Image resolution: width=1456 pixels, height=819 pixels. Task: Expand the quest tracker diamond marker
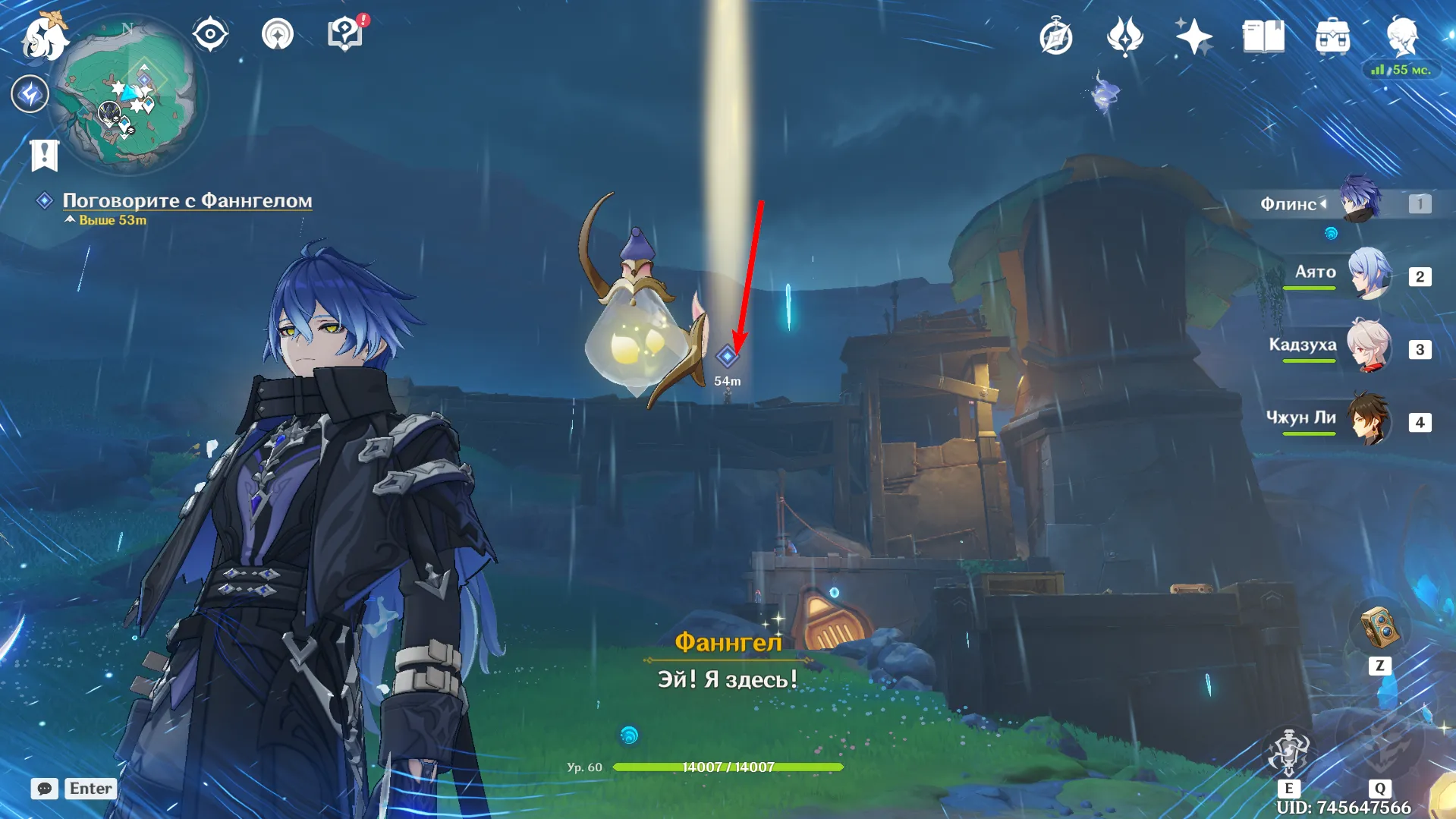(44, 200)
